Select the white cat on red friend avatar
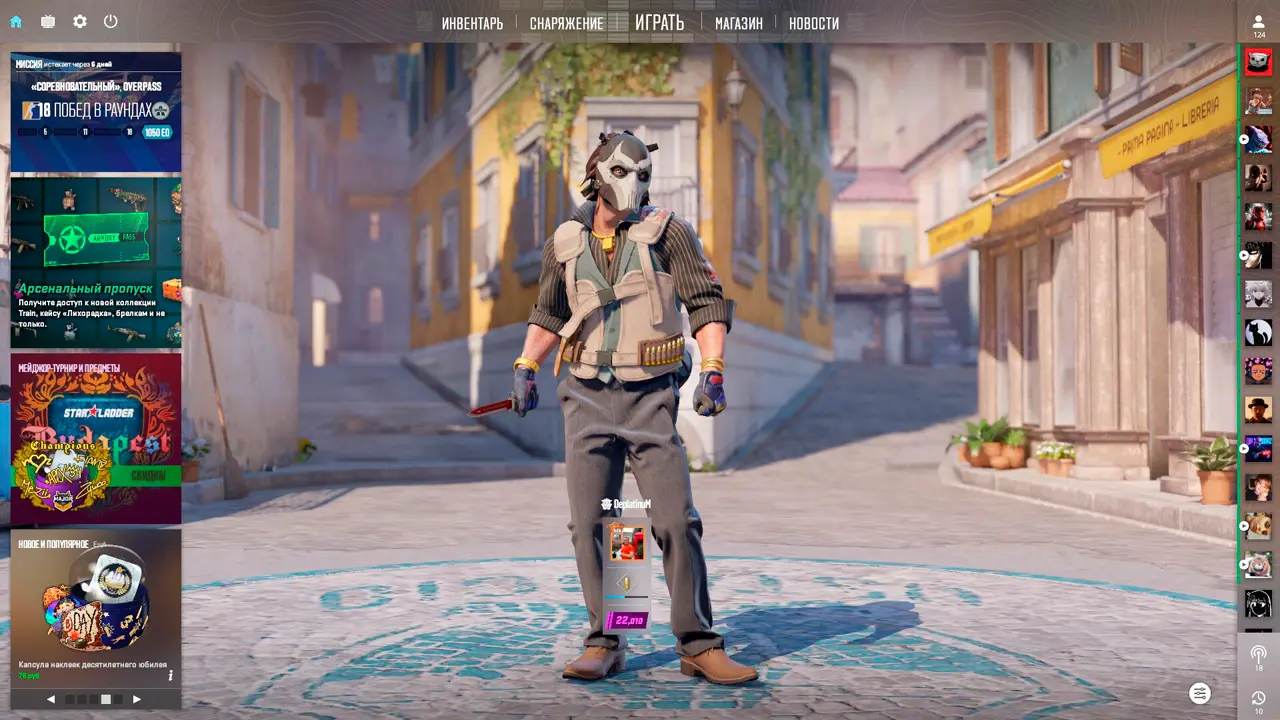The width and height of the screenshot is (1280, 720). 1258,62
